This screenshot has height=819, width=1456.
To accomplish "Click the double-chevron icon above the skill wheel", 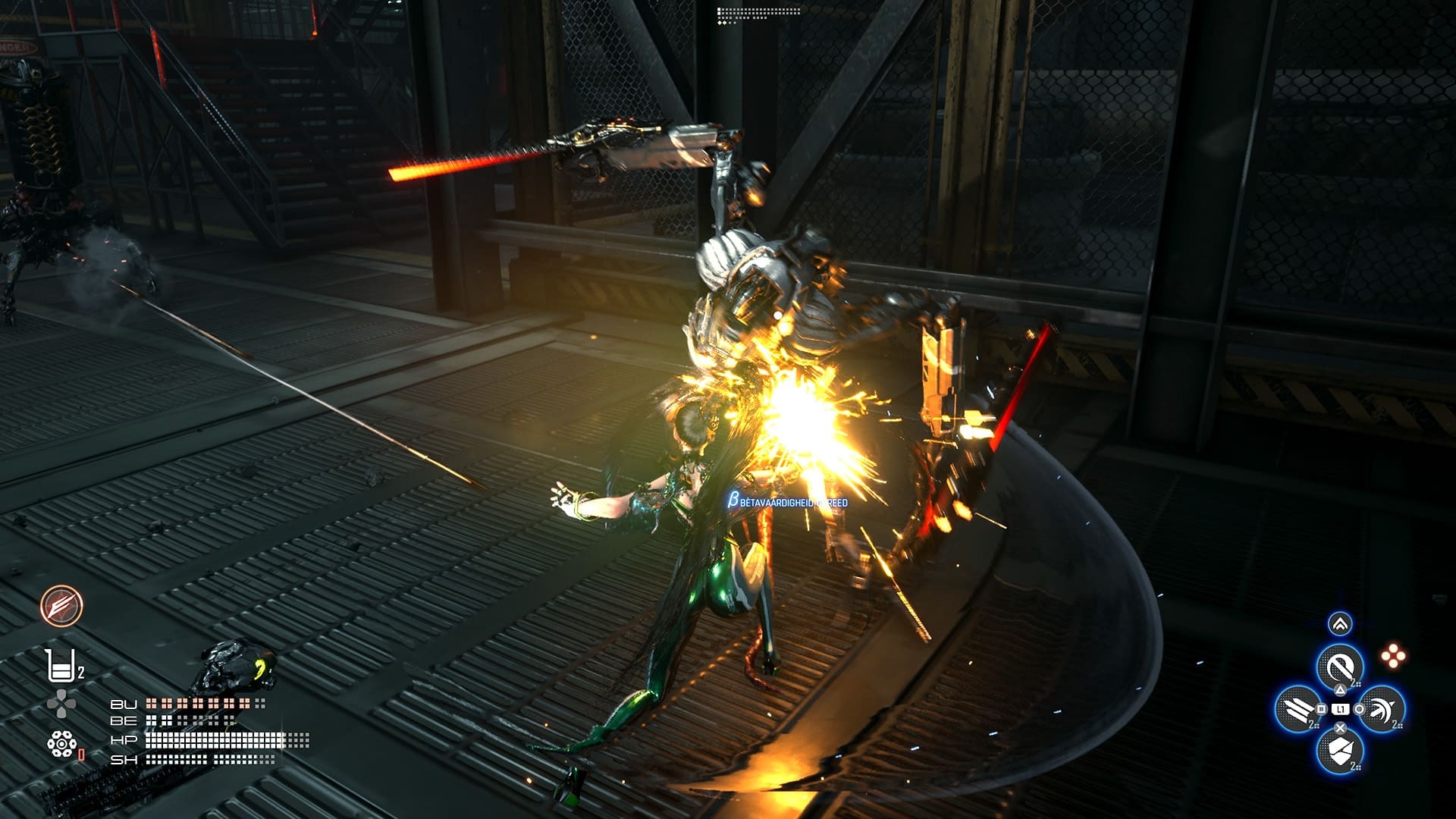I will tap(1341, 623).
